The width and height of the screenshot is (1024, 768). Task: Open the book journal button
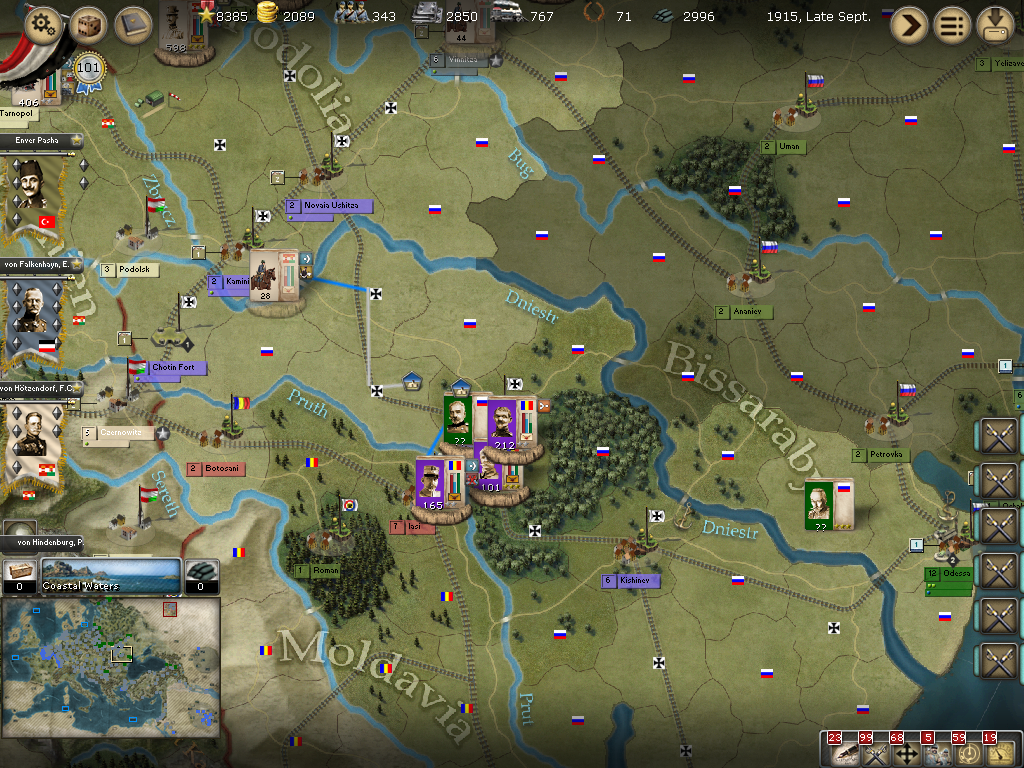tap(132, 26)
